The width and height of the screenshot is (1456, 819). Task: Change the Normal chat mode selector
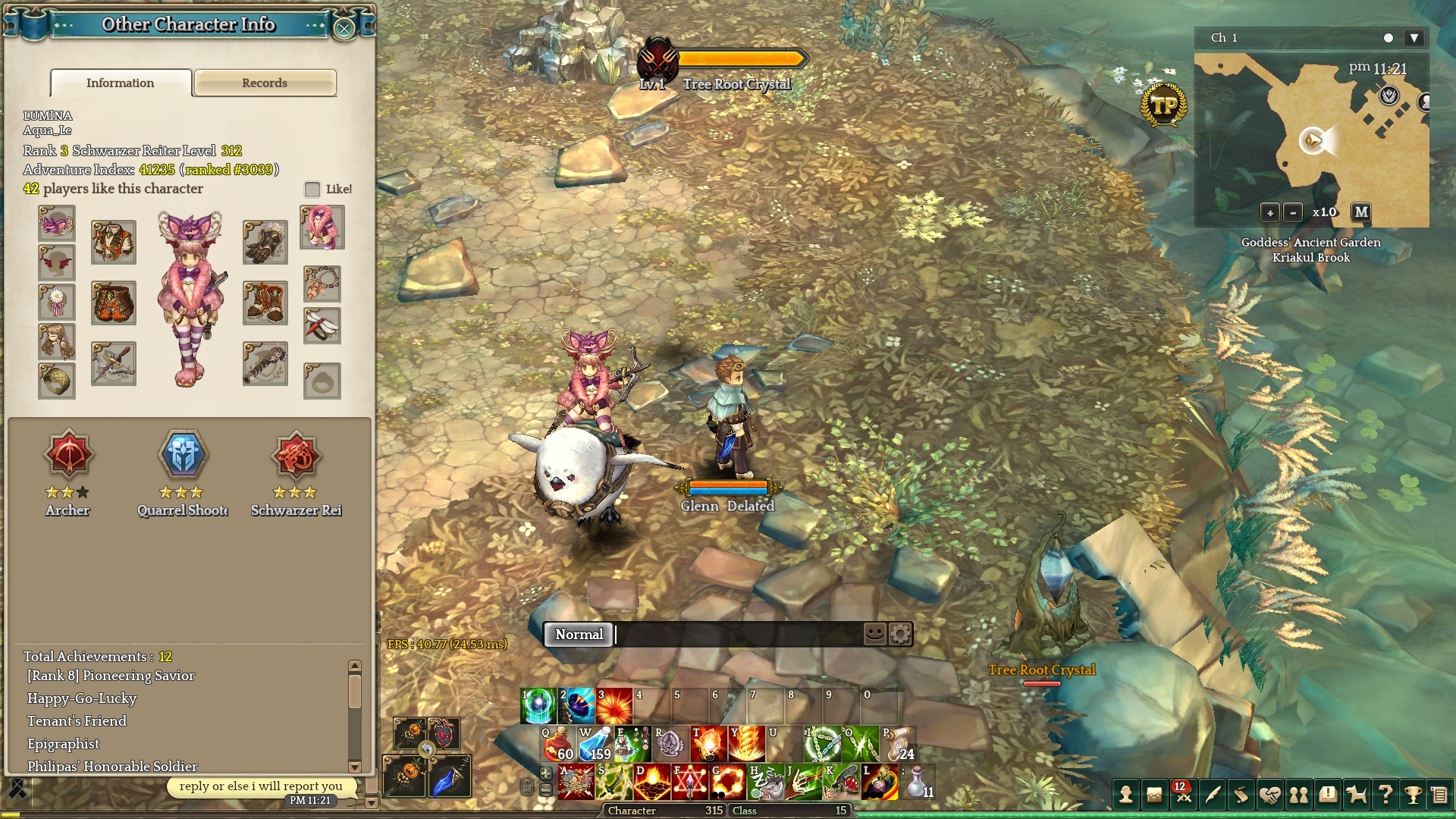(579, 635)
